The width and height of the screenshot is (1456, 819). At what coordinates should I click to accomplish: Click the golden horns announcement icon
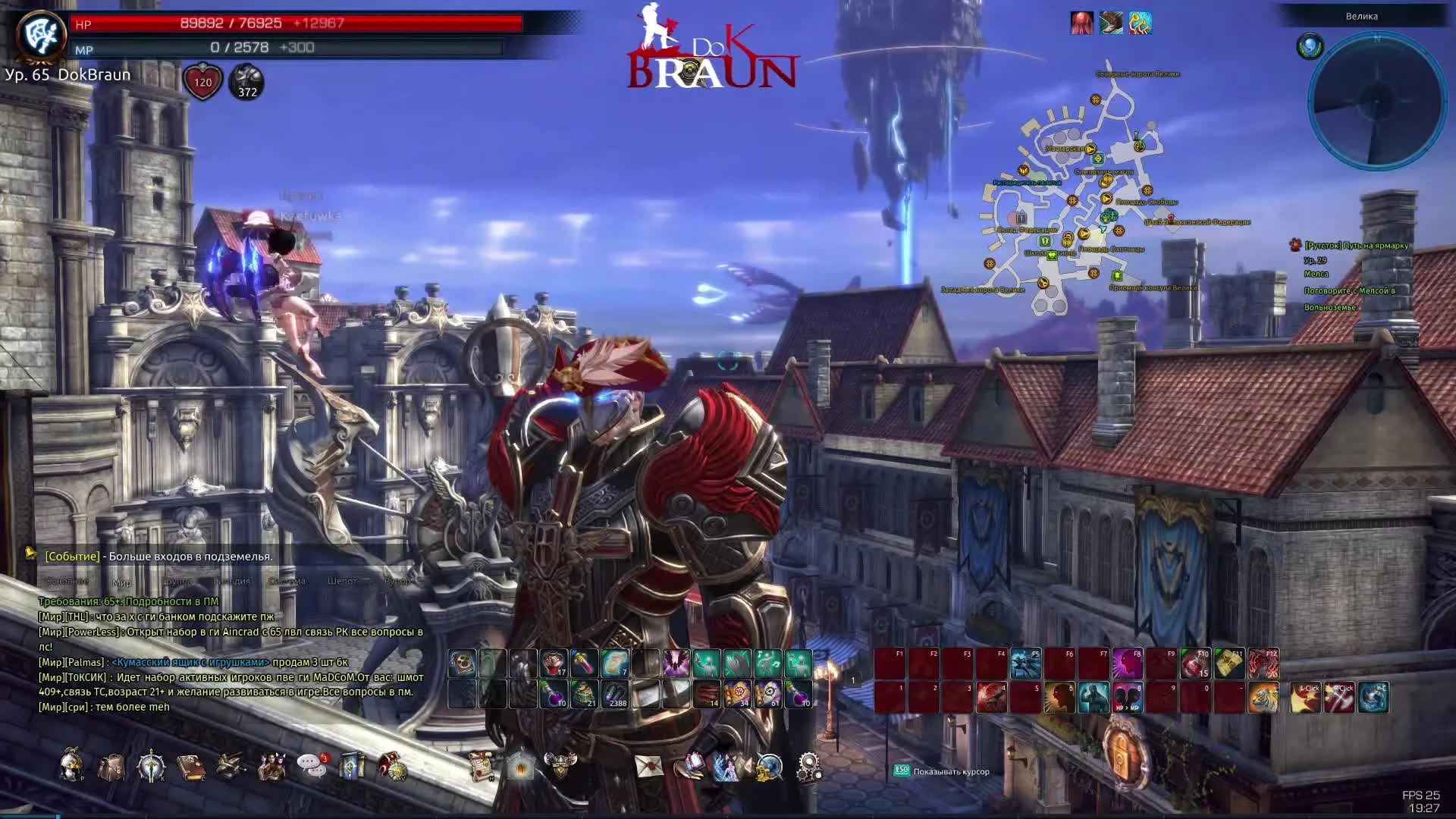tap(1140, 24)
